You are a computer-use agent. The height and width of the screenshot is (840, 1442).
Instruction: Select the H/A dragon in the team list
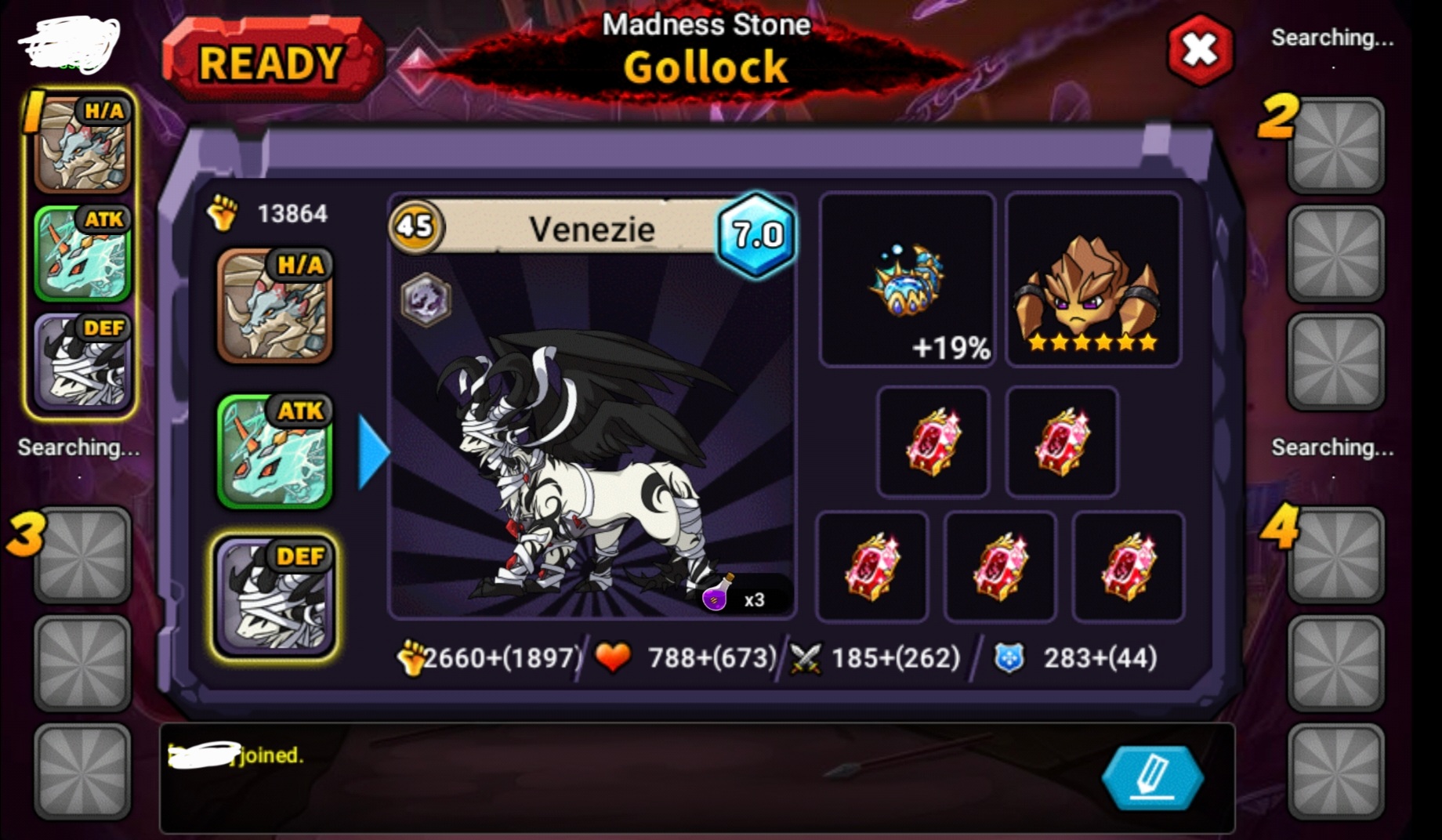point(274,306)
